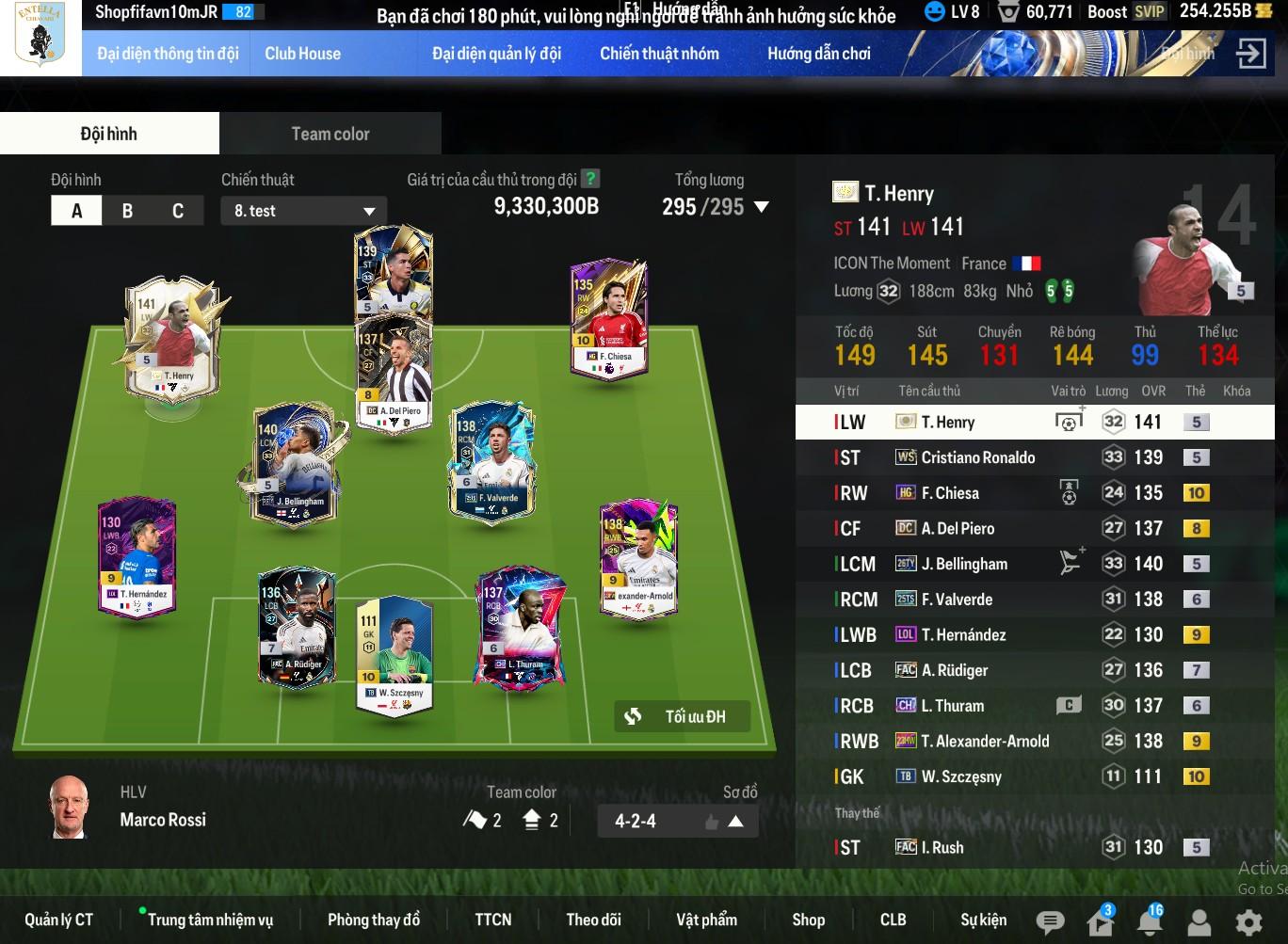Switch to the Team color tab
This screenshot has height=944, width=1288.
[330, 134]
